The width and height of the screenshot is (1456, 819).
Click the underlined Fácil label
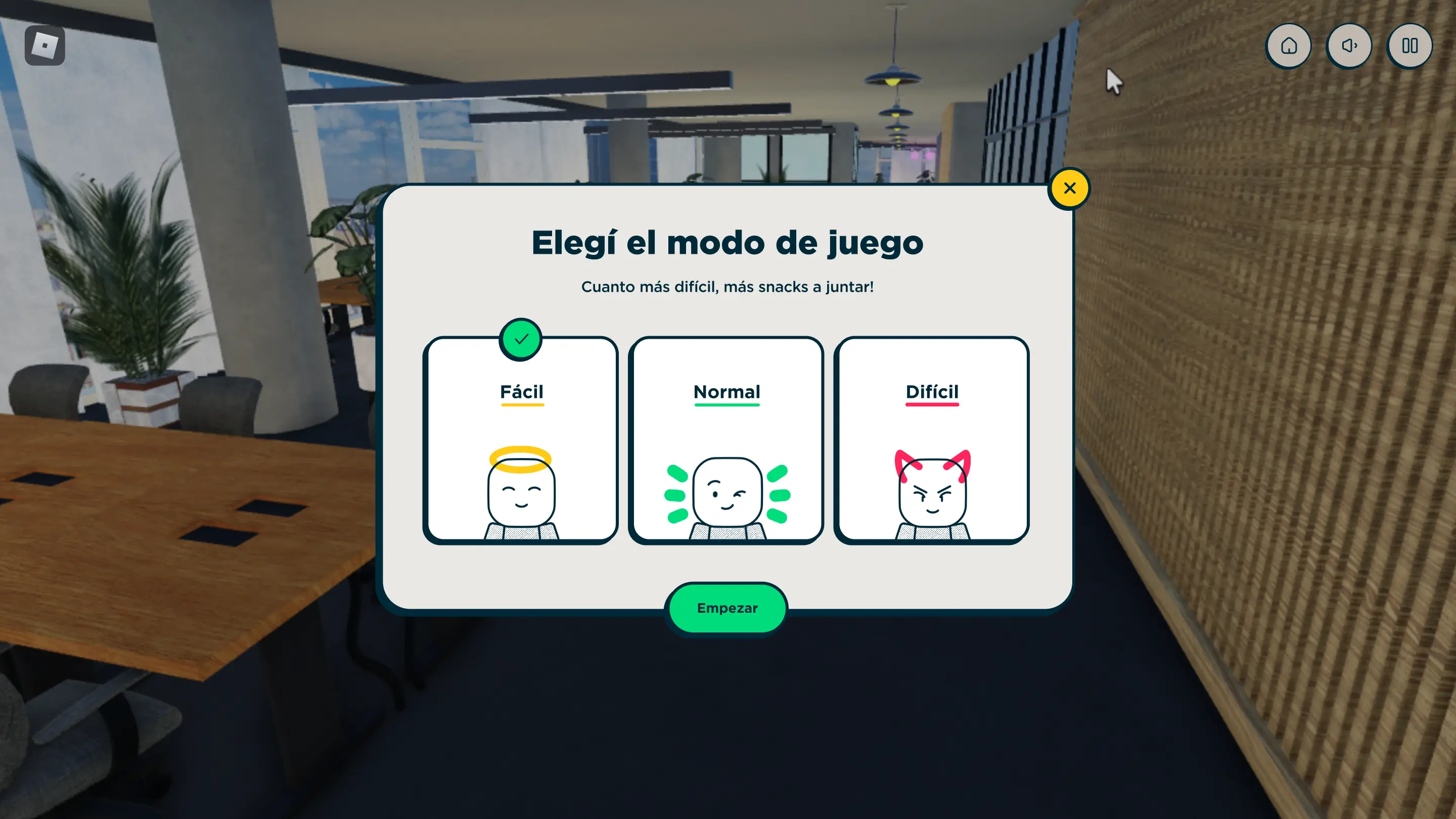coord(521,392)
